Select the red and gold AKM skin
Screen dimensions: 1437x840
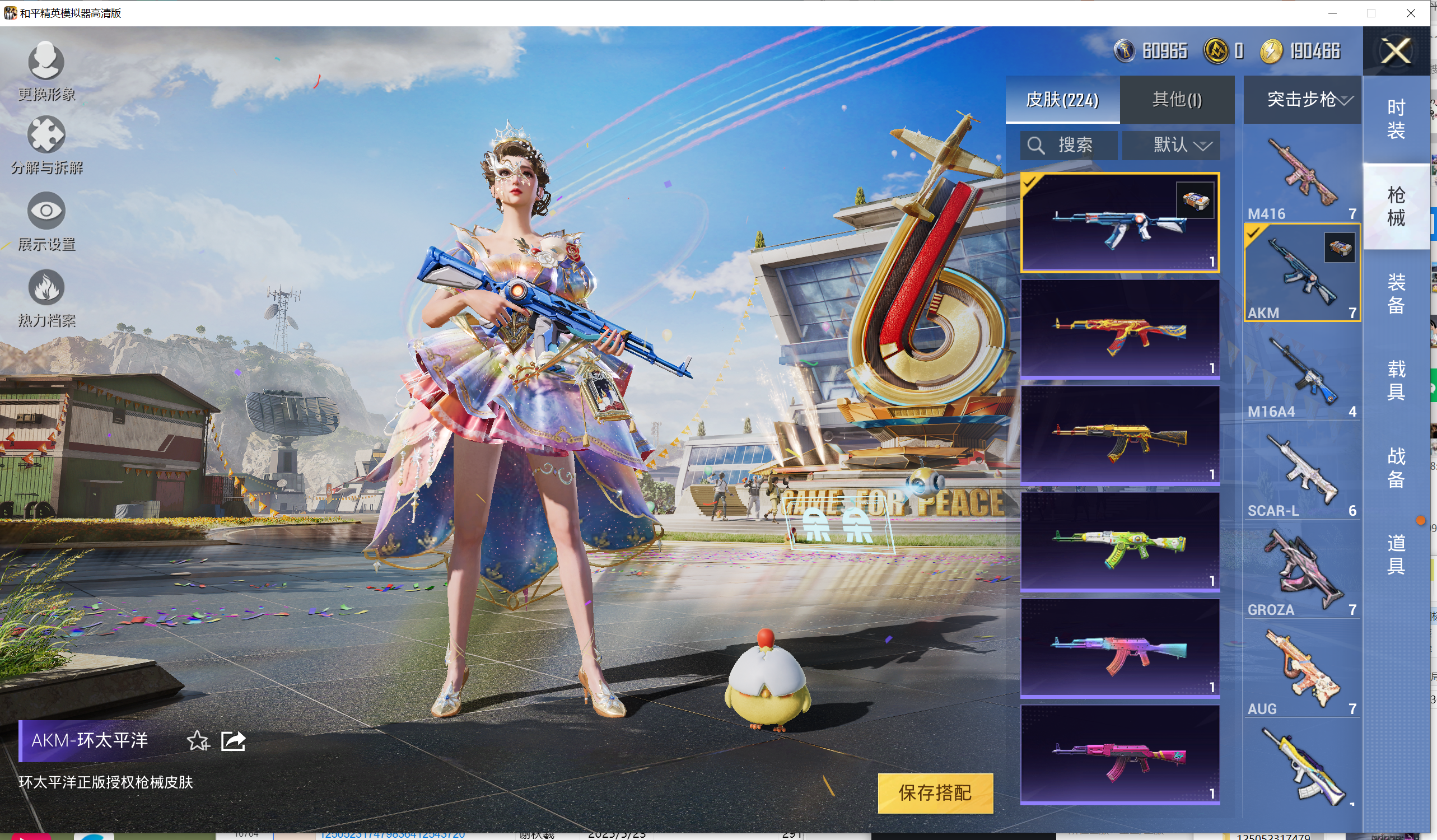(x=1119, y=329)
